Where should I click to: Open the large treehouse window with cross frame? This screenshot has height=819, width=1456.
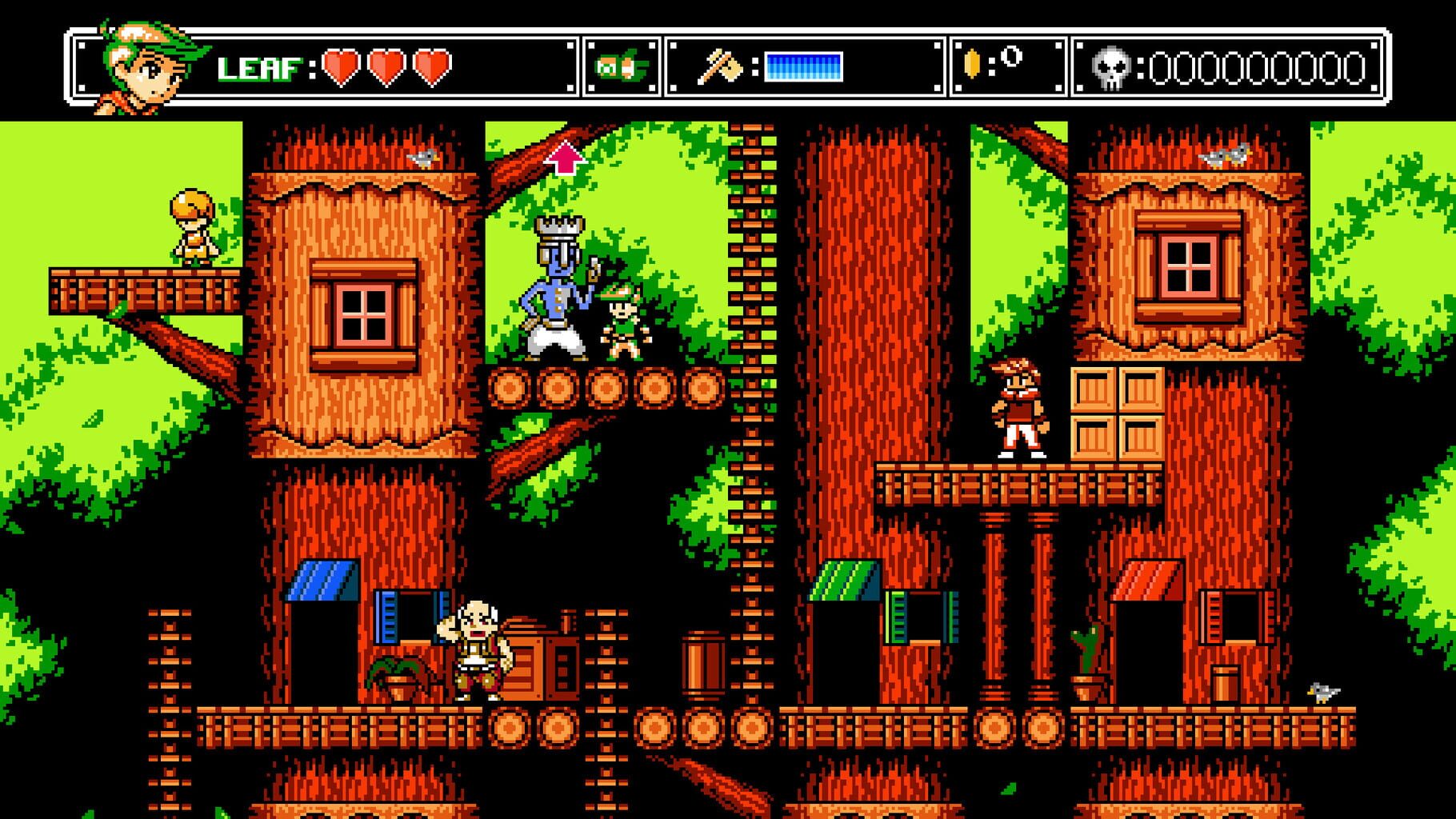click(362, 312)
